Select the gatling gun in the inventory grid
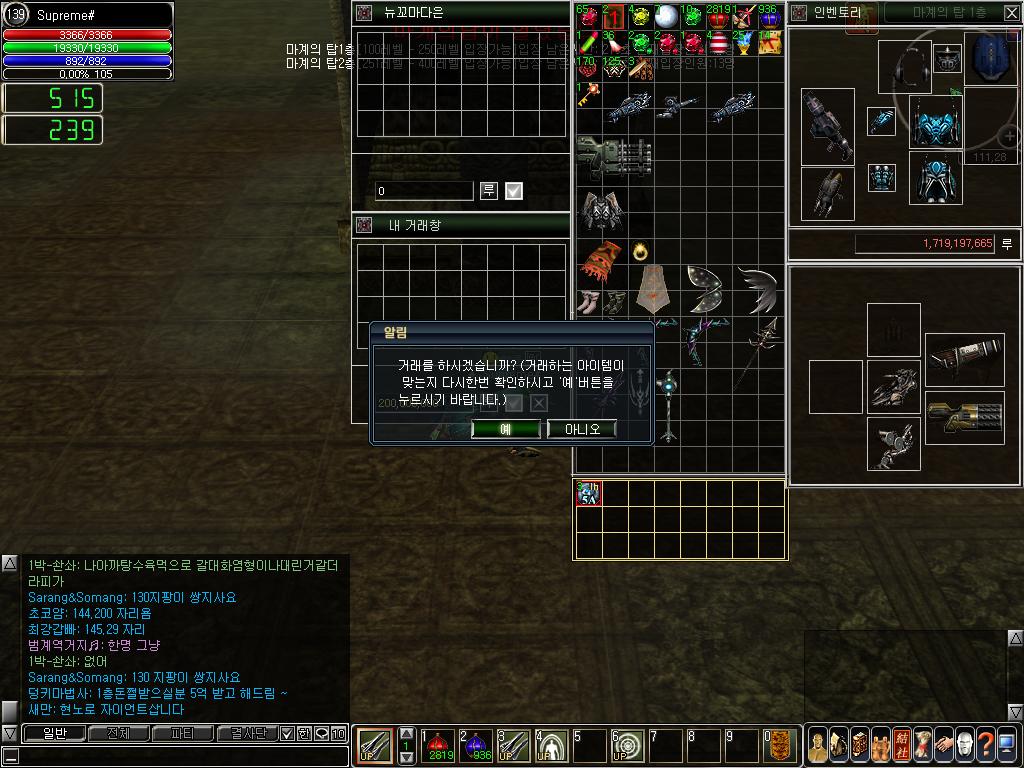 pyautogui.click(x=613, y=158)
